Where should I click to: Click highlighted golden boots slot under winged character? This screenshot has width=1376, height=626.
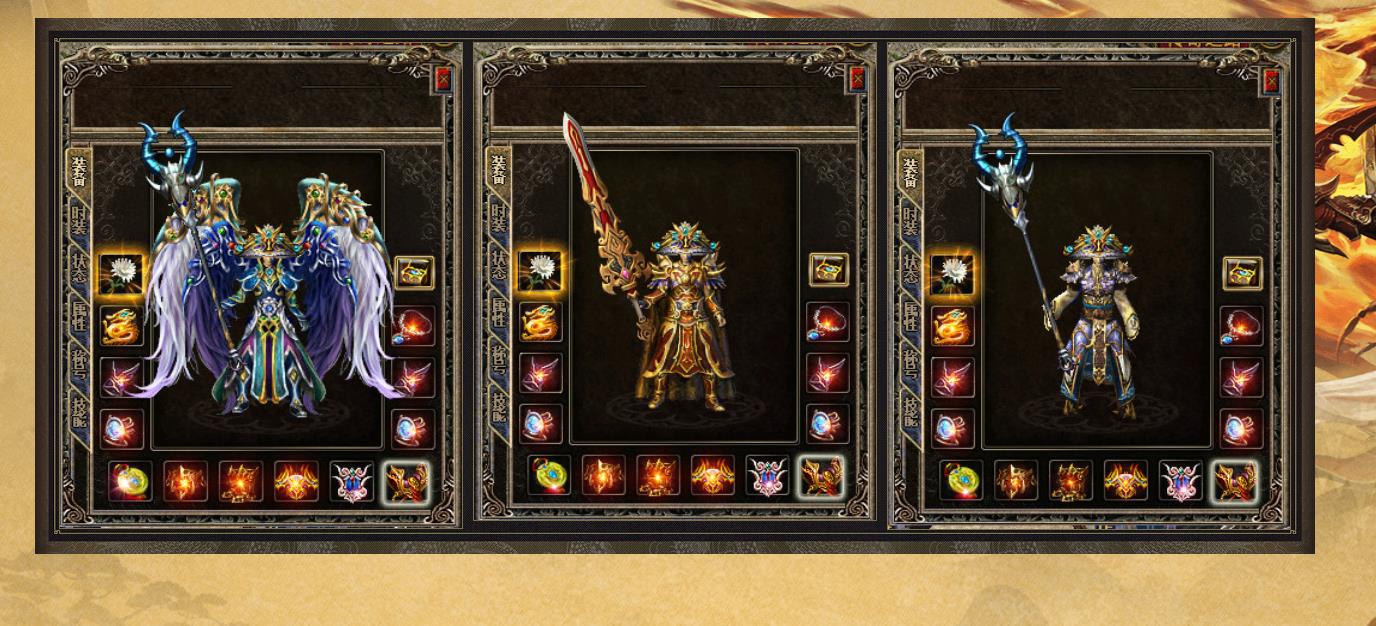click(407, 481)
